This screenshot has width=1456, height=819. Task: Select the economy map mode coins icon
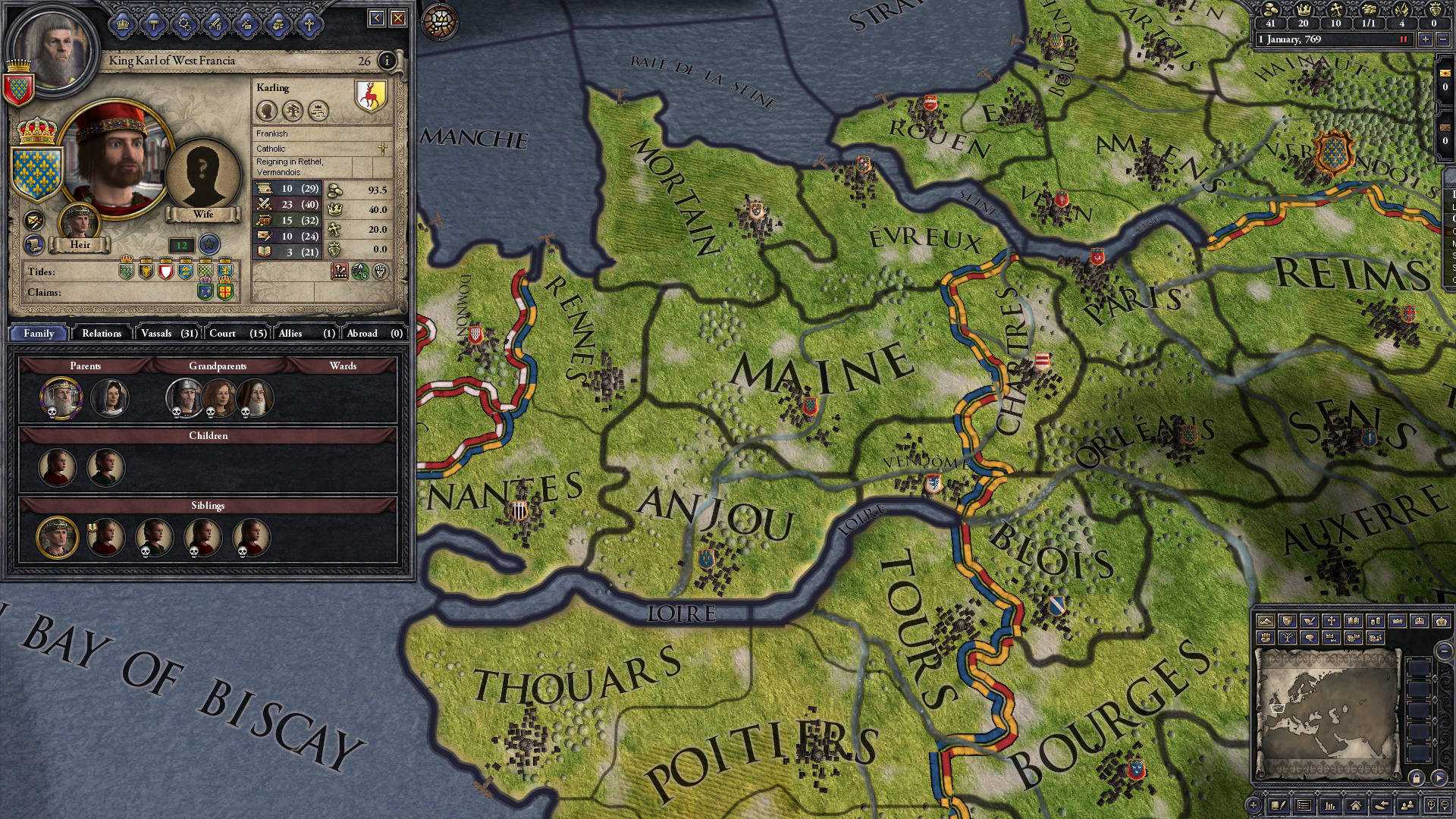click(x=1374, y=620)
